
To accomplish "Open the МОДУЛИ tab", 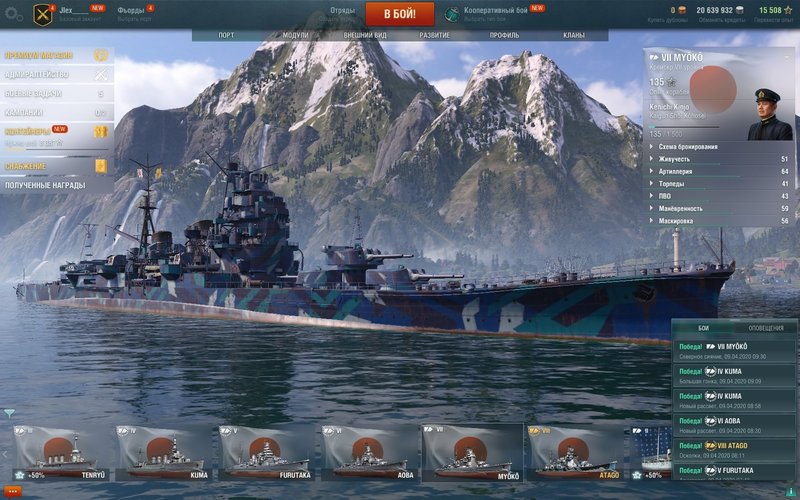I will [295, 35].
